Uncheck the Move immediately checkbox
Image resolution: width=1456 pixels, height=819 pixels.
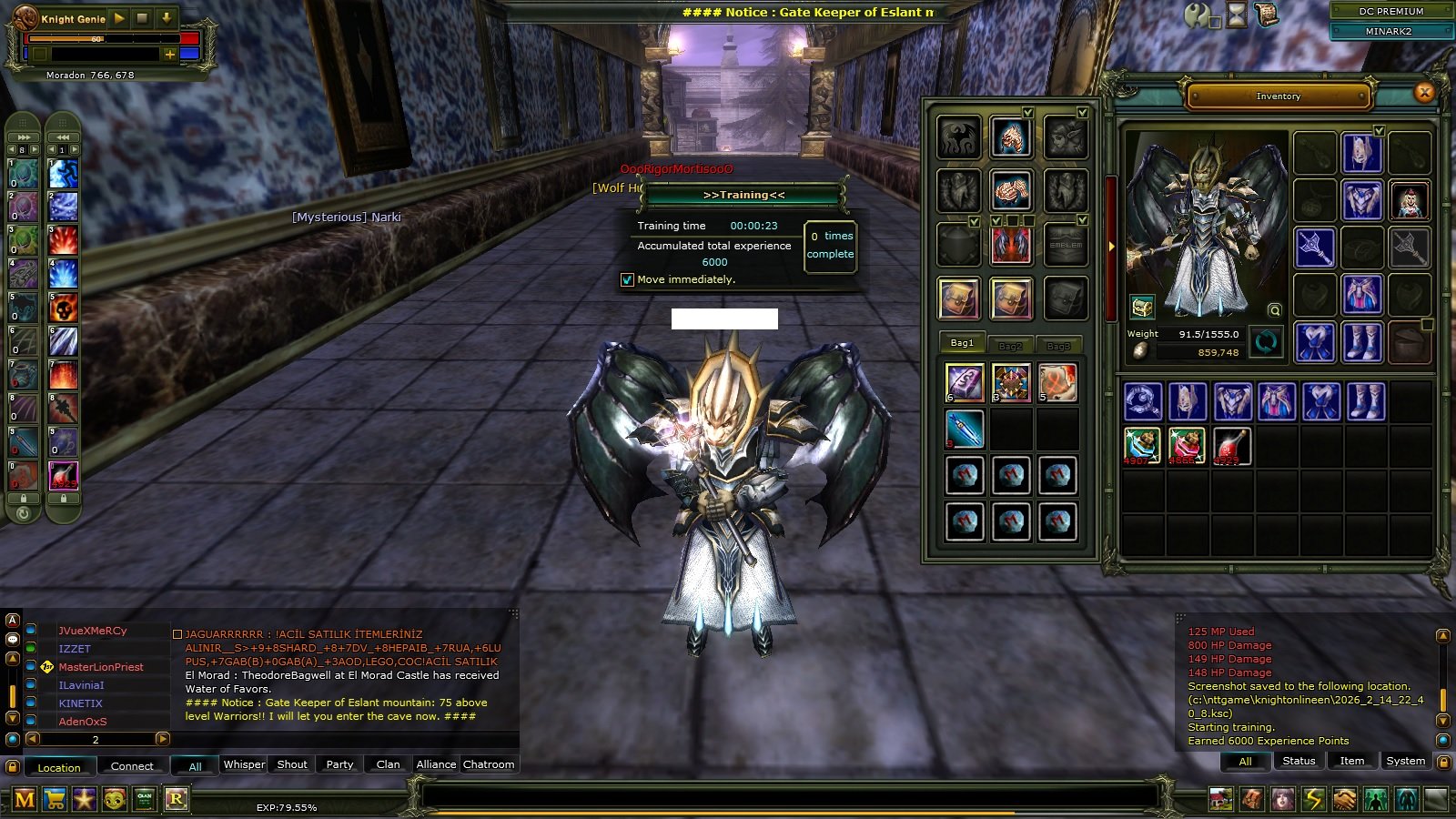pos(627,279)
